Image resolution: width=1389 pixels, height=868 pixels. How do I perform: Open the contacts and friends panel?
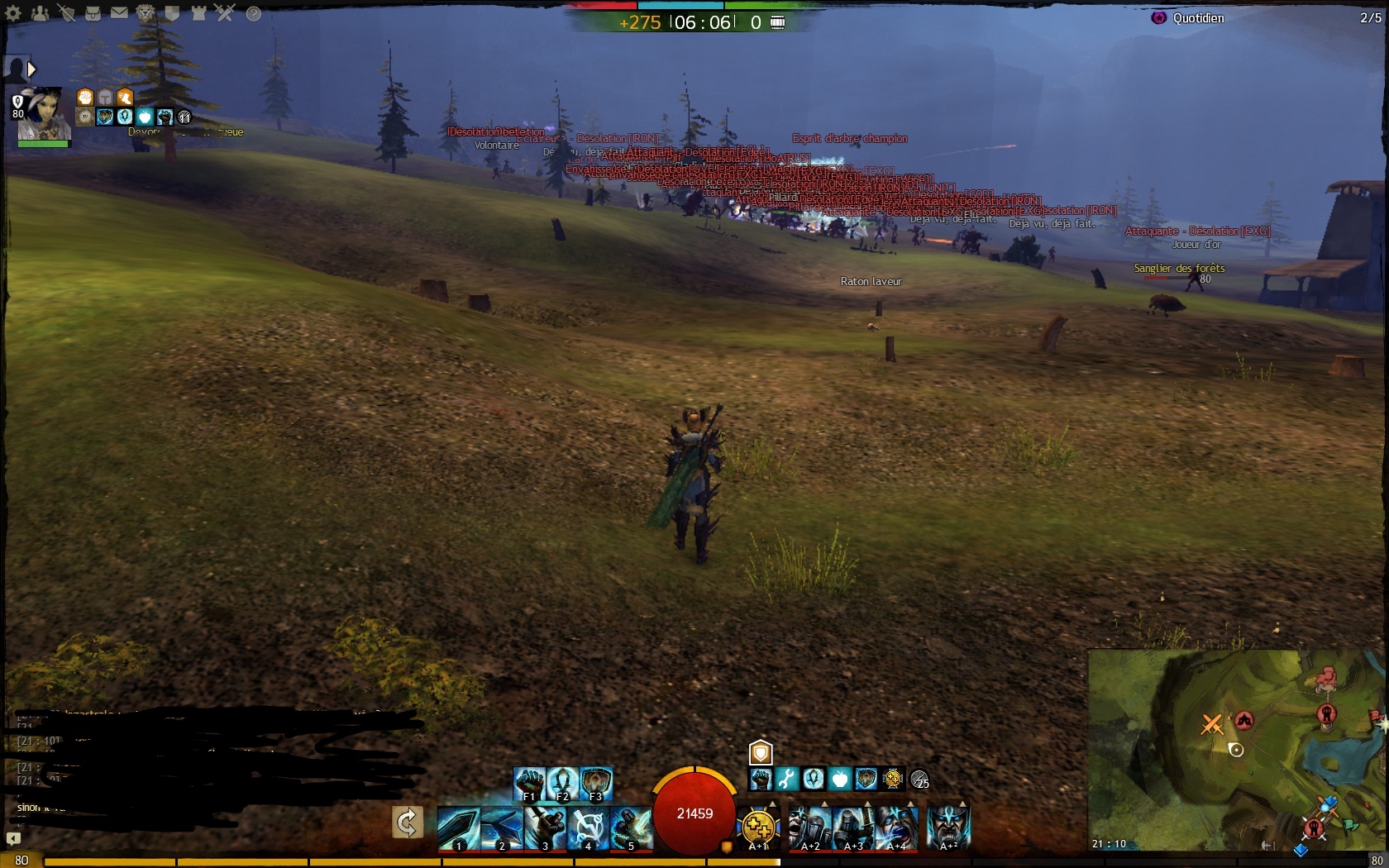pos(40,13)
